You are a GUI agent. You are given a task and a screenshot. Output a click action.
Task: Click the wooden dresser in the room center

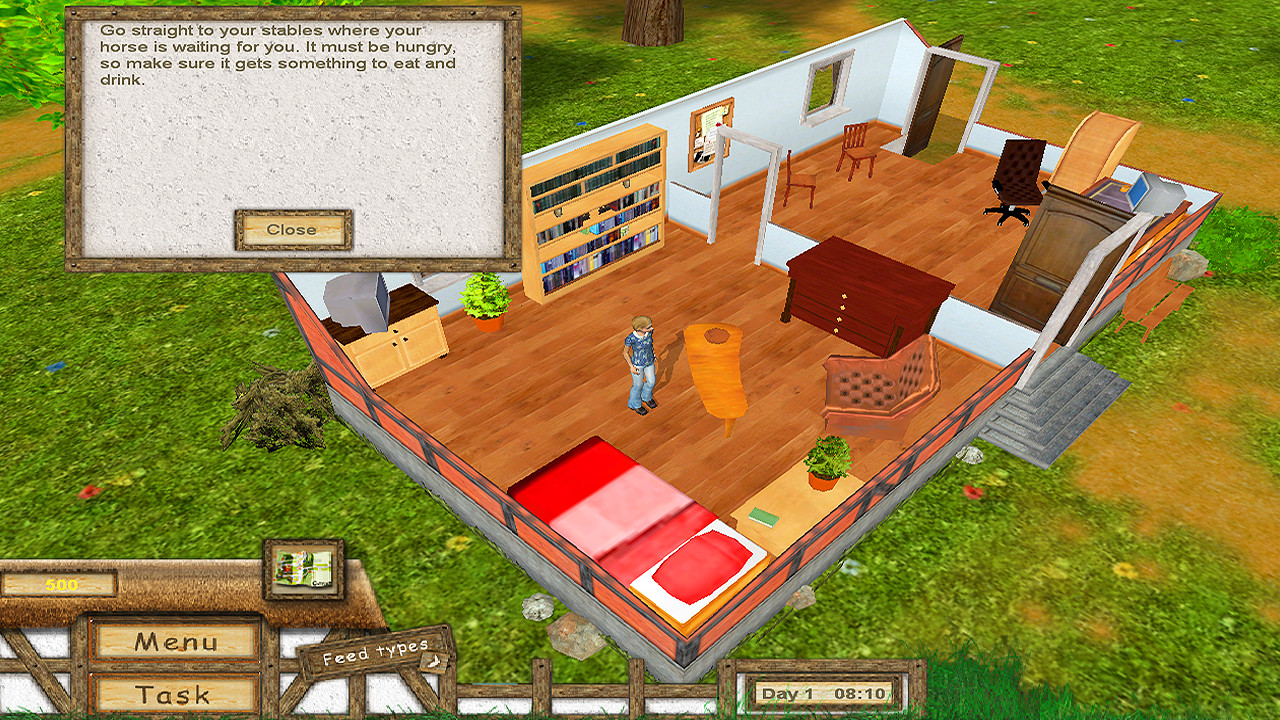tap(870, 290)
